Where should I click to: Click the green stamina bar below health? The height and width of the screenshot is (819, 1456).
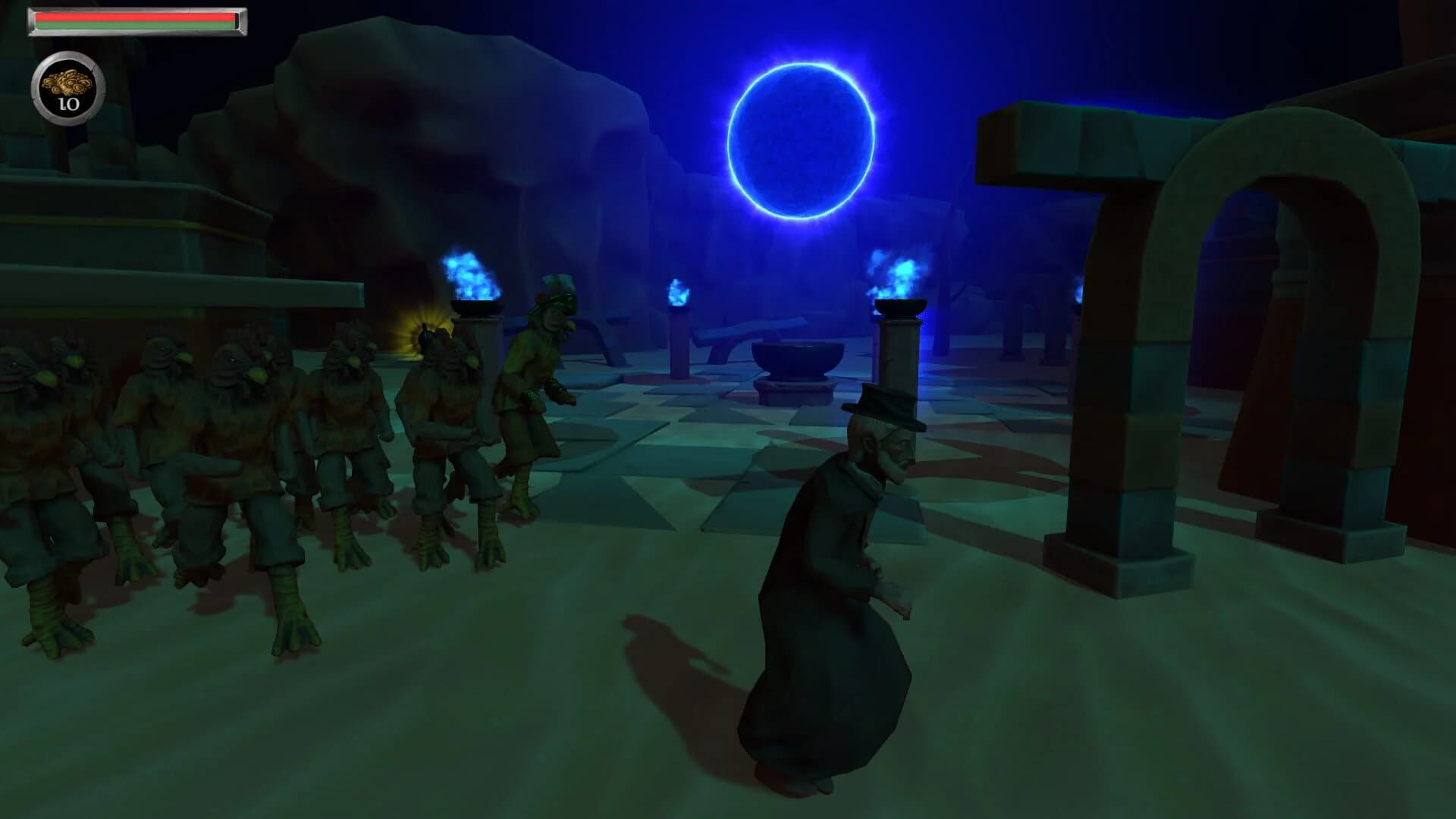136,27
